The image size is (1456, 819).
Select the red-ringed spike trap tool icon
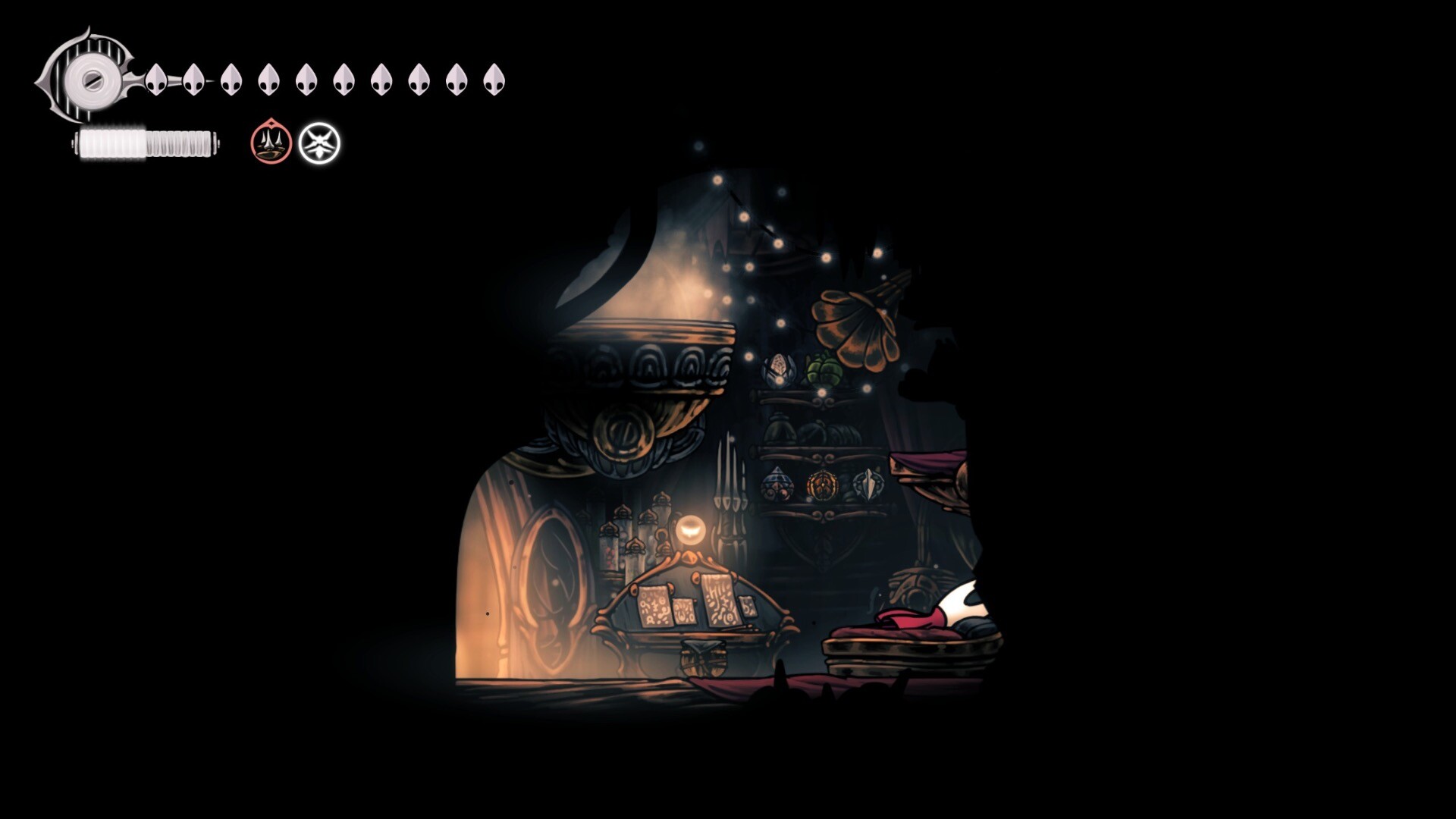(271, 142)
